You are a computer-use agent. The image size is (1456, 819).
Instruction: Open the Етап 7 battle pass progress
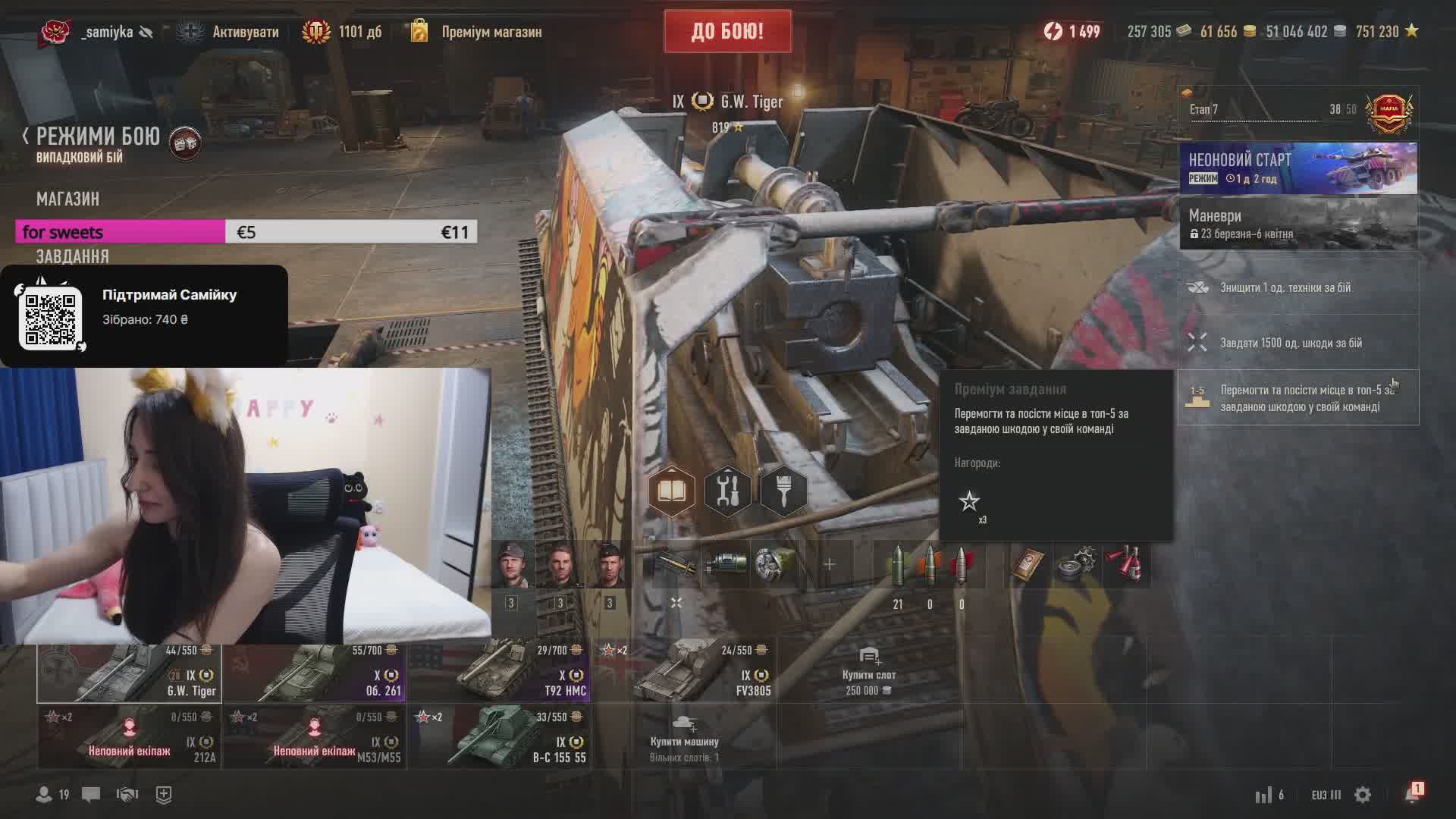1298,110
